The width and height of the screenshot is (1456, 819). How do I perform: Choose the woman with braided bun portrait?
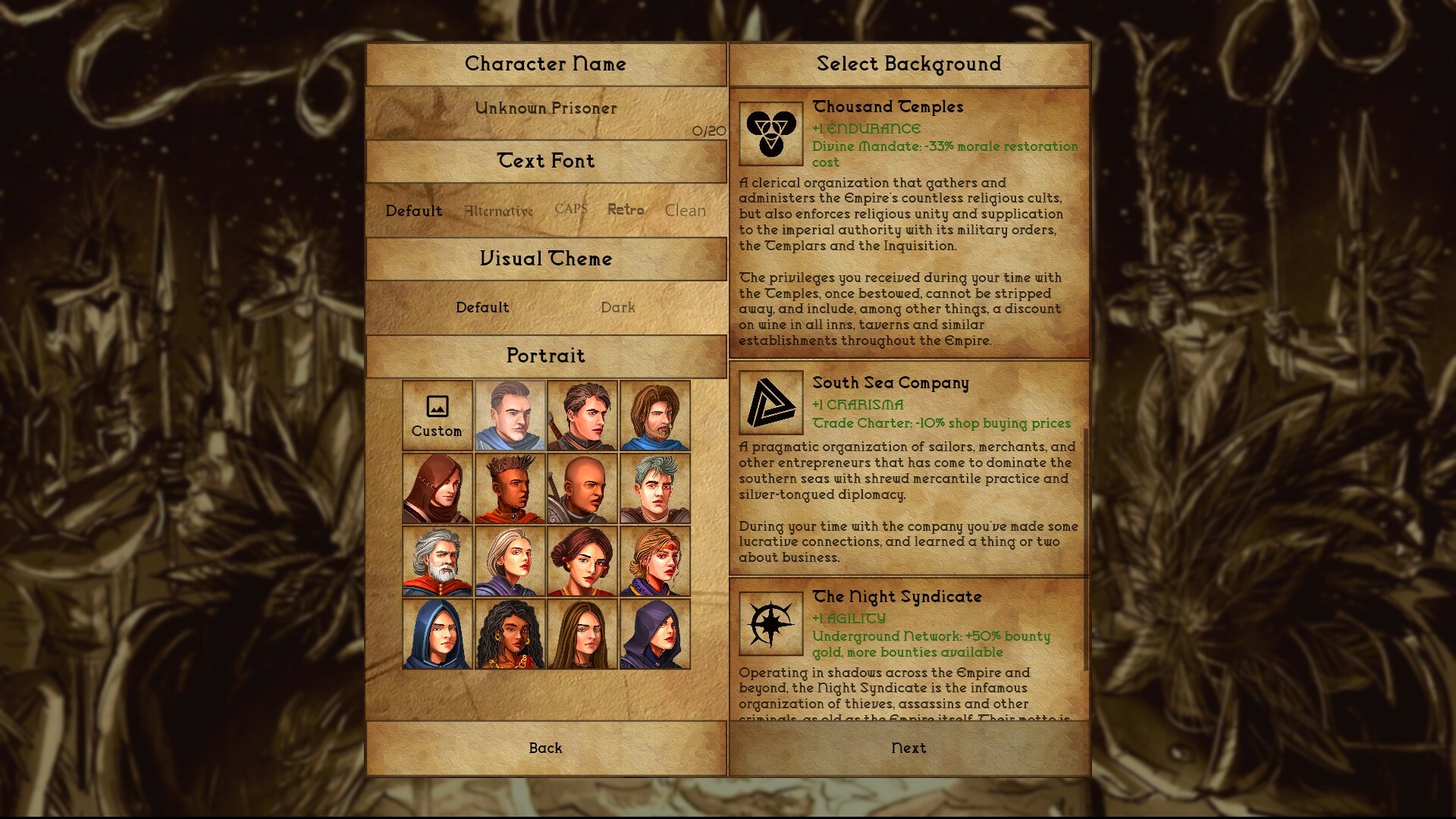(x=582, y=561)
